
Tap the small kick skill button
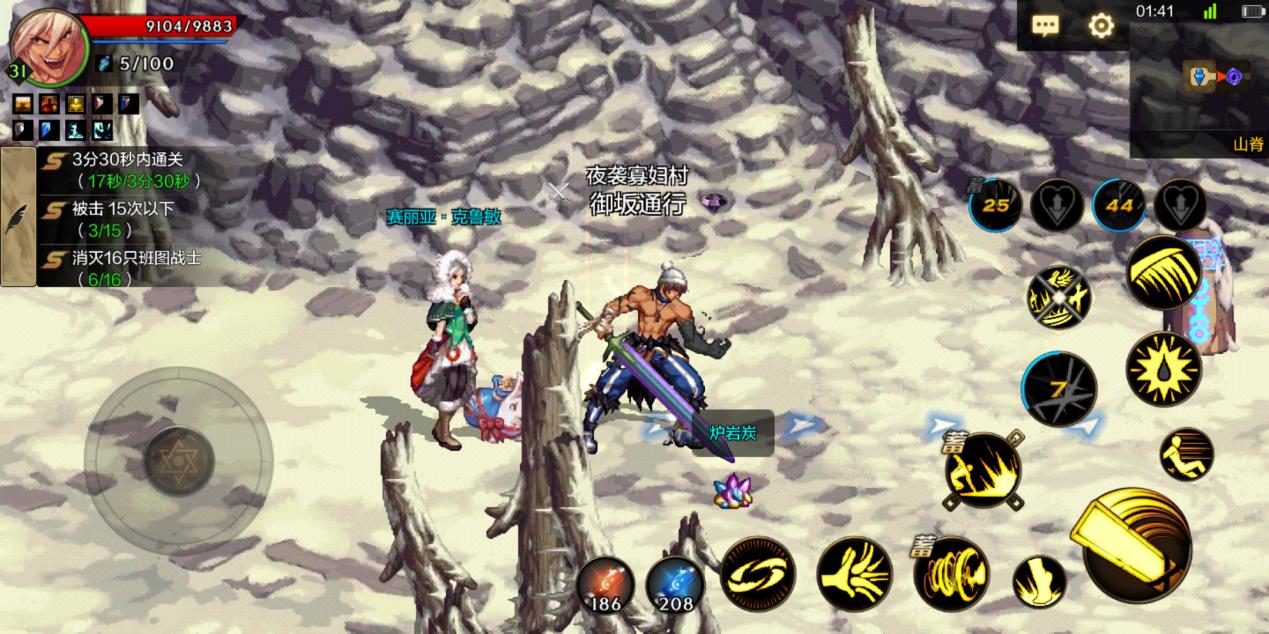1039,582
